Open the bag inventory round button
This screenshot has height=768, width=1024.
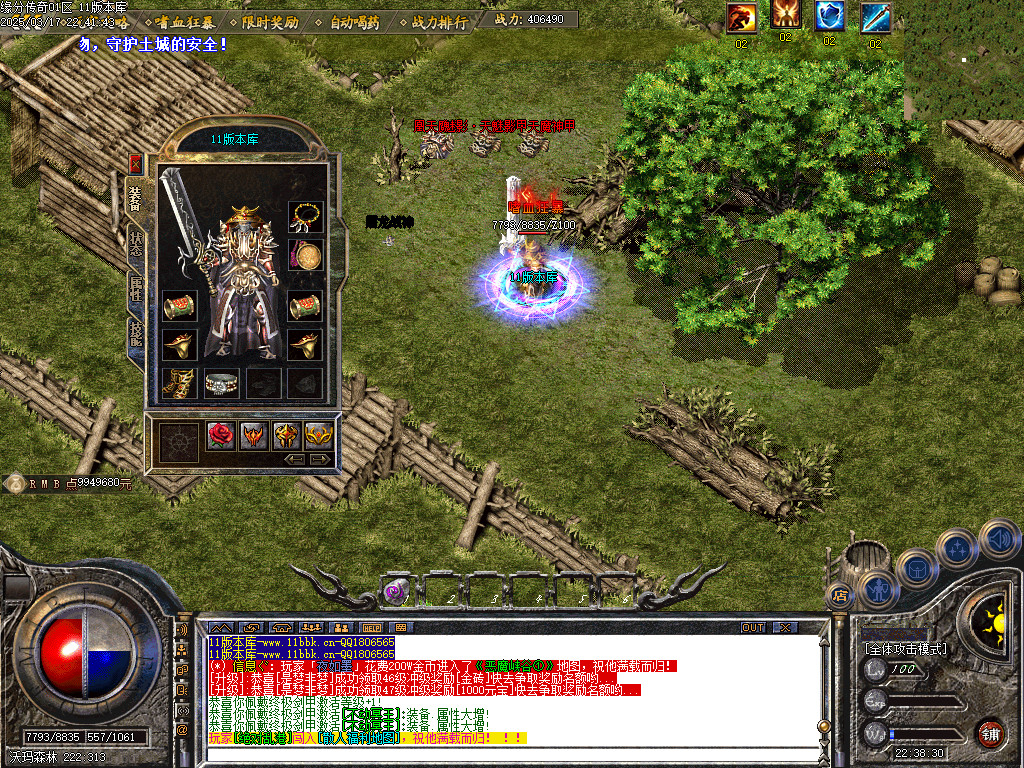click(x=917, y=568)
